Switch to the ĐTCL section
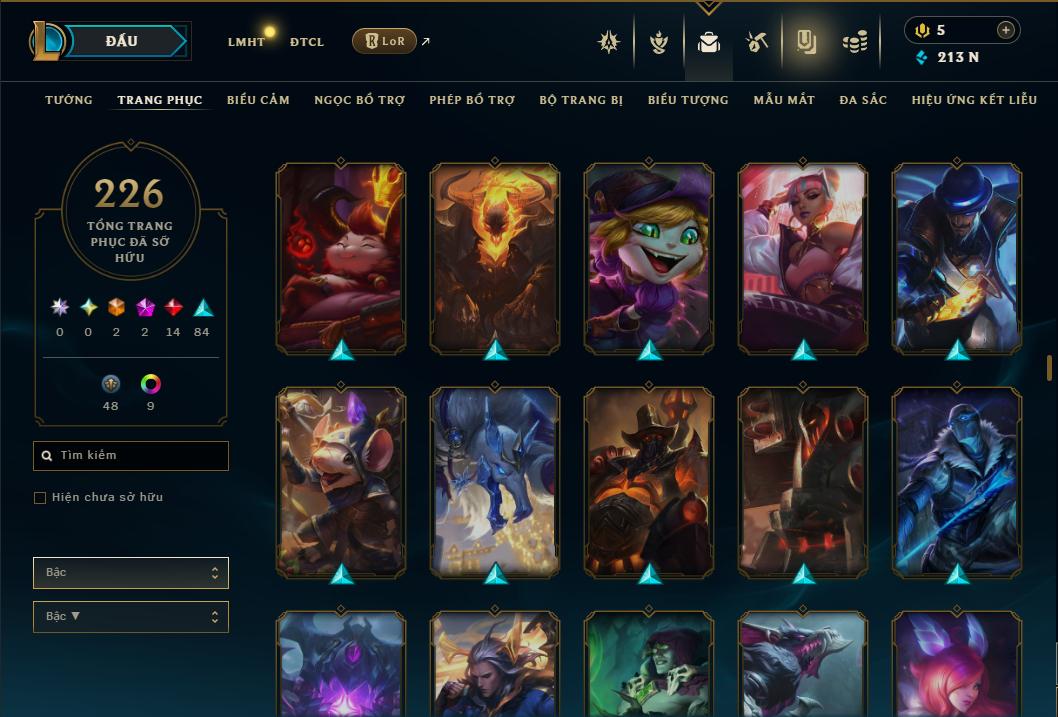The image size is (1058, 717). (307, 42)
